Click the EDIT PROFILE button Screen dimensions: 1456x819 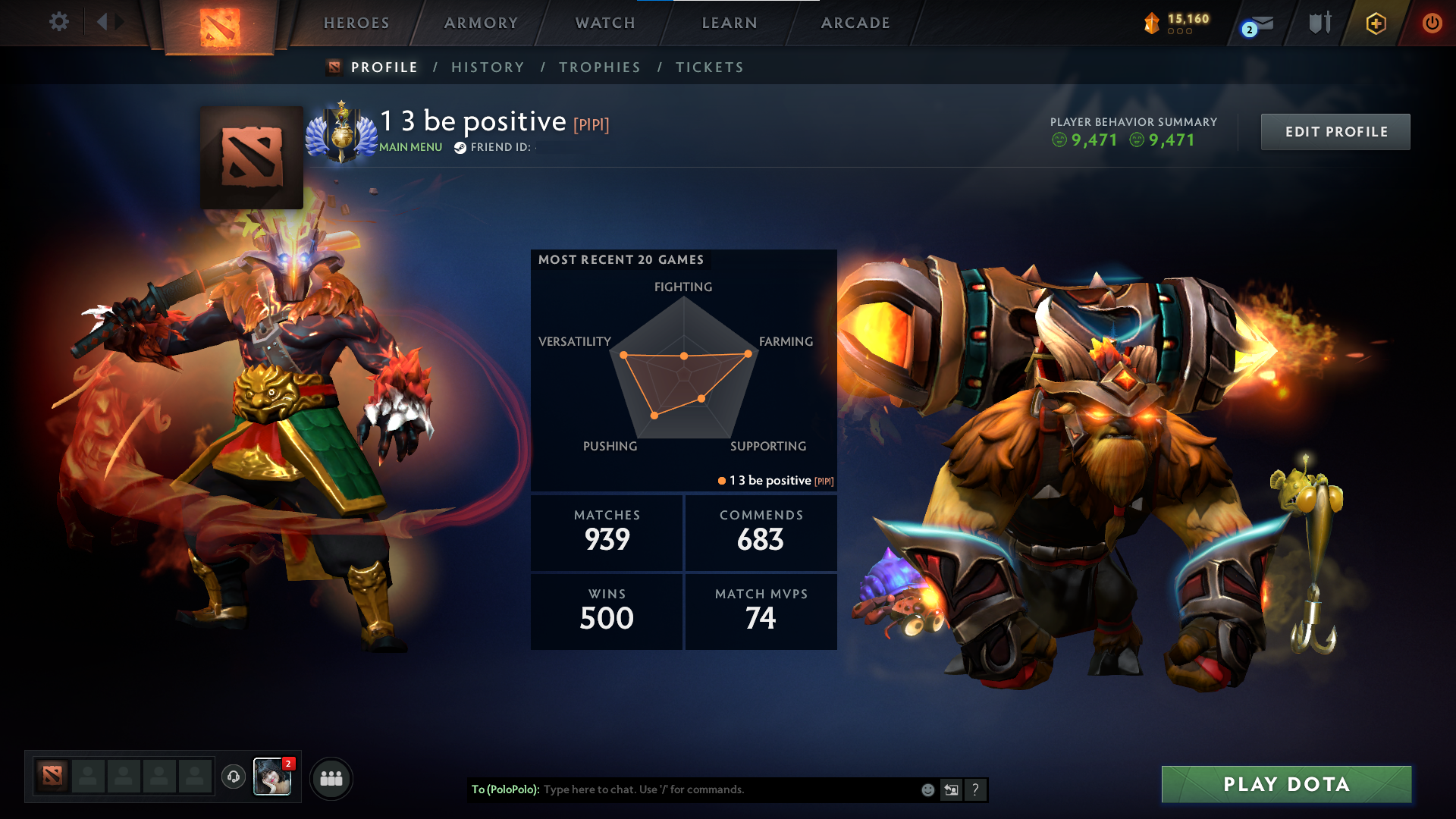1335,131
